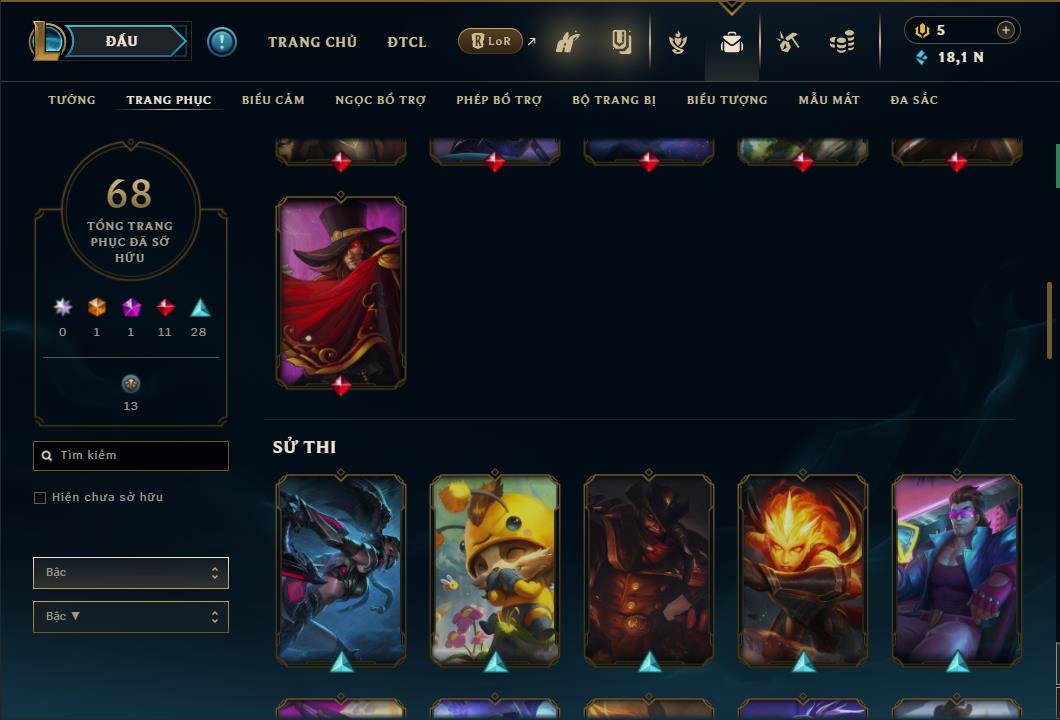The width and height of the screenshot is (1060, 720).
Task: Show the PHÉP BỔ TRỢ tab
Action: click(499, 100)
